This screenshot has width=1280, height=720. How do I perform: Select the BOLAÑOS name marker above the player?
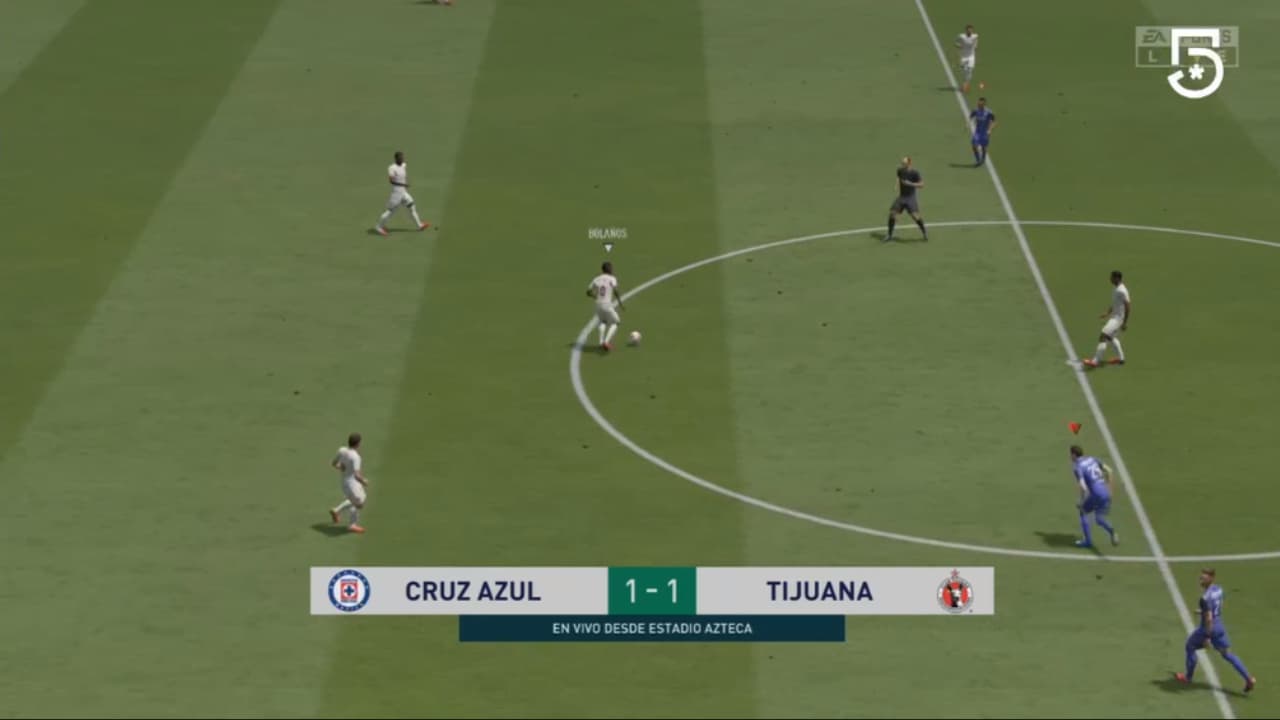point(606,234)
